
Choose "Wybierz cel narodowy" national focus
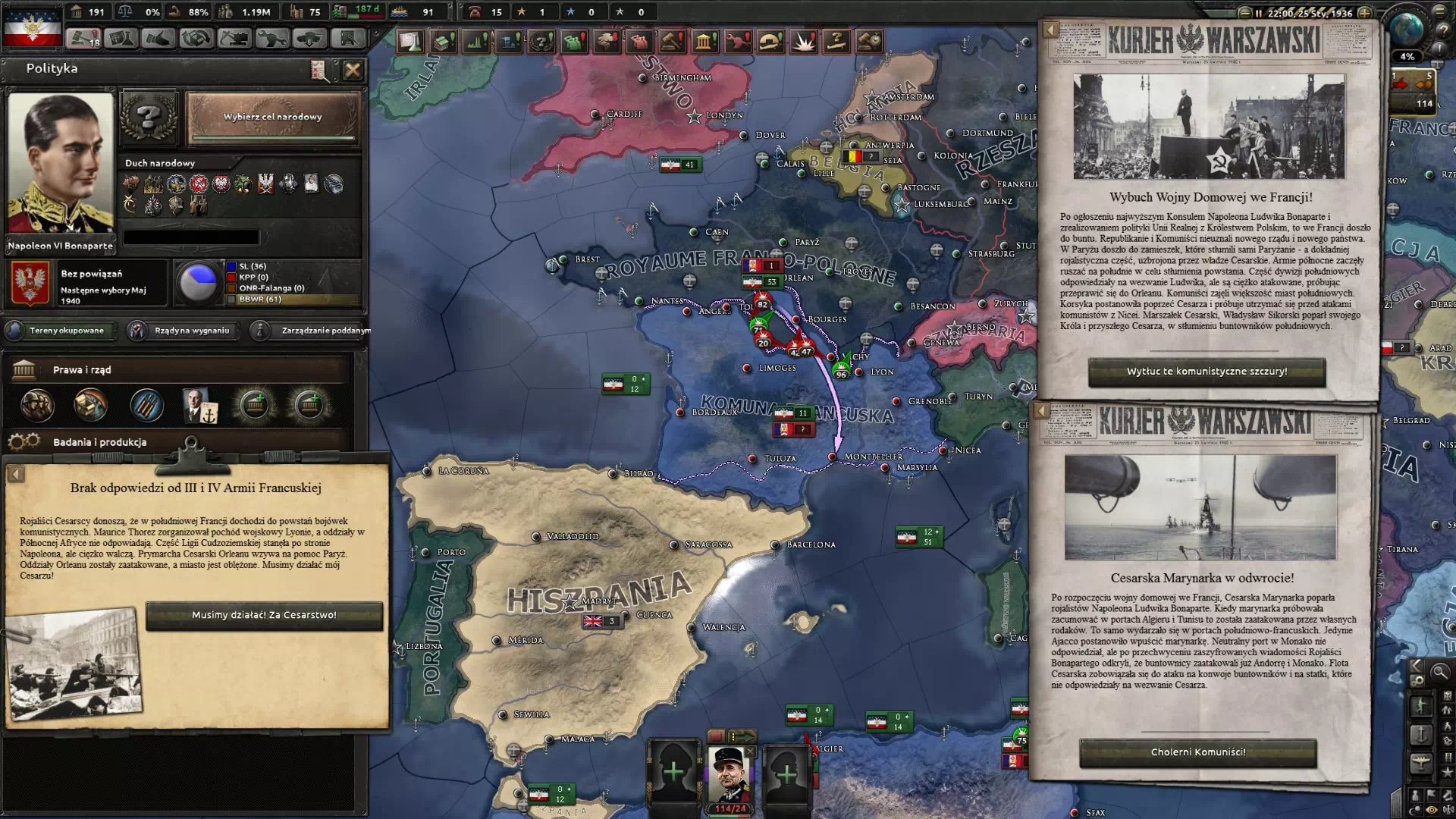pos(272,118)
